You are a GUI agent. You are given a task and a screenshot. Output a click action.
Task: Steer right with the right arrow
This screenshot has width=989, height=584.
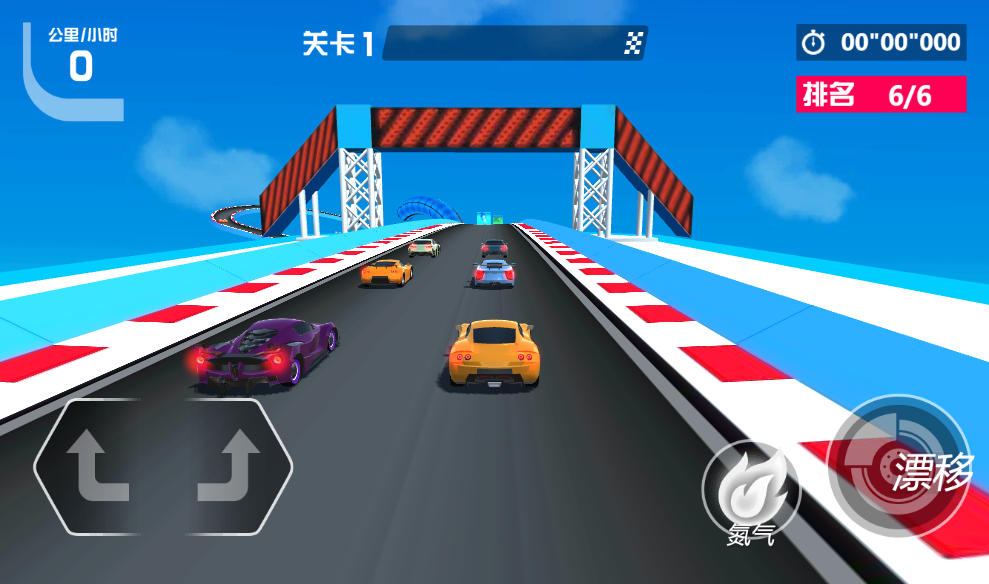click(228, 466)
